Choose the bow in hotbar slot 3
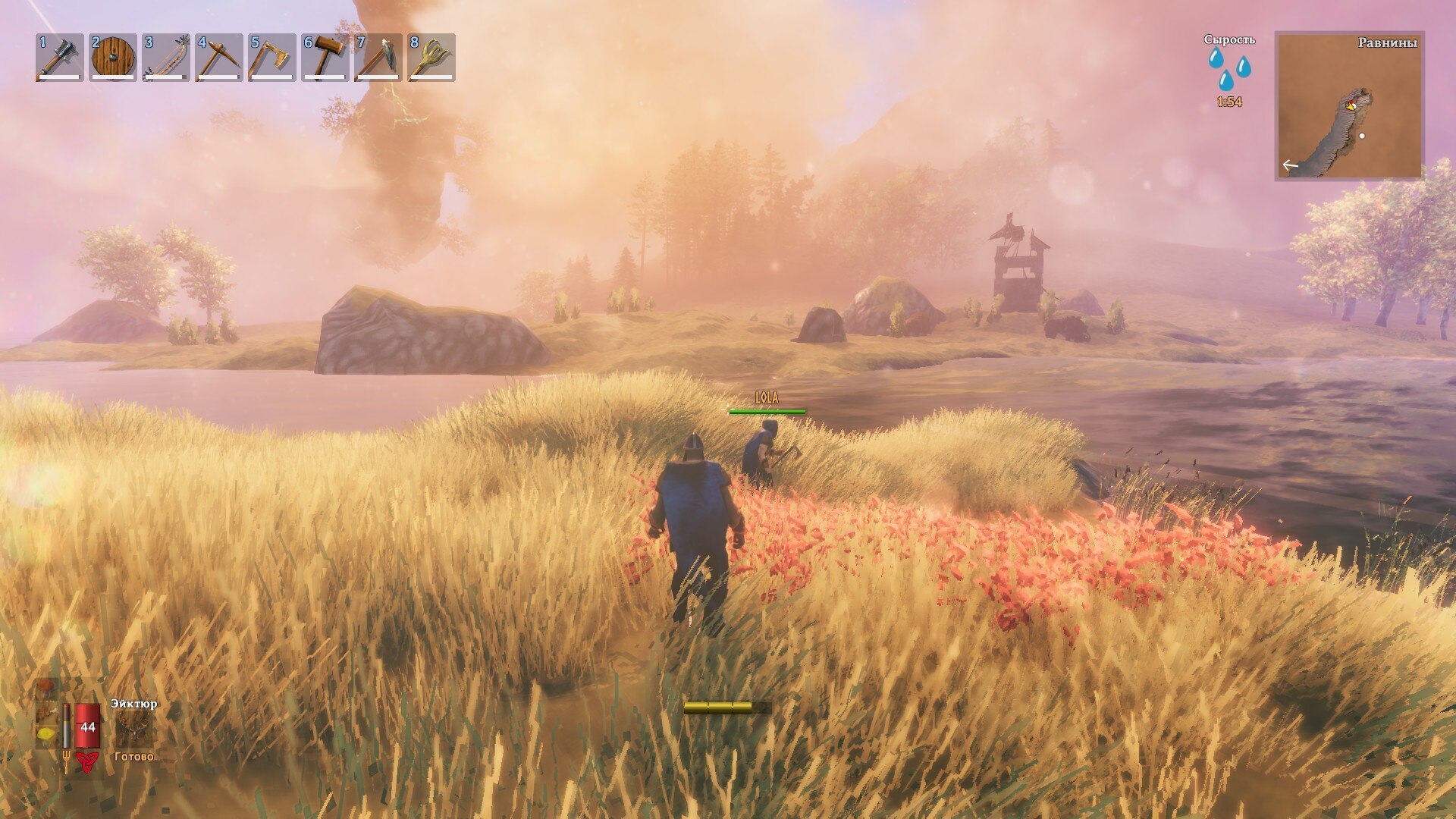1456x819 pixels. (166, 57)
